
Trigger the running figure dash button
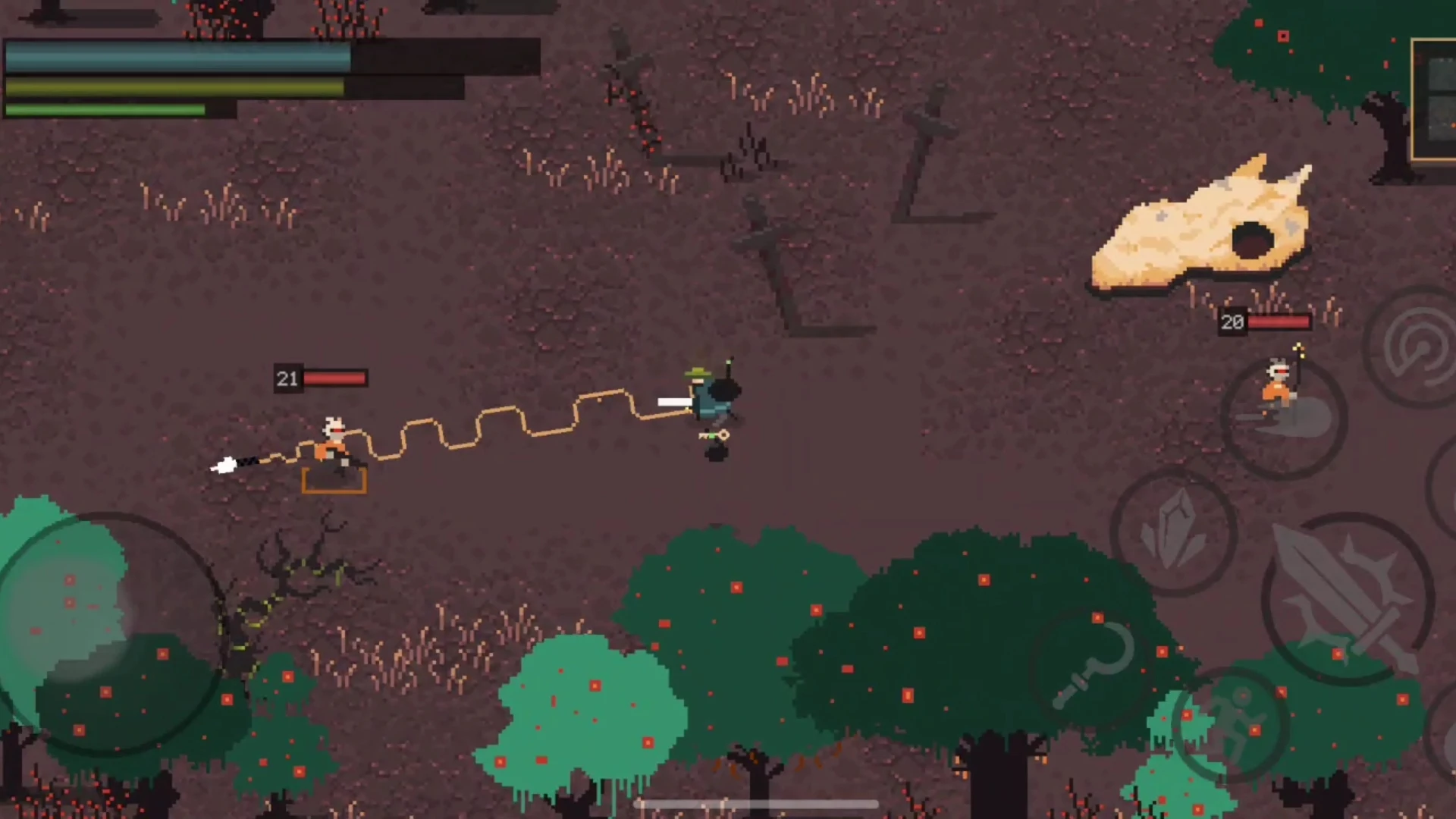coord(1230,724)
